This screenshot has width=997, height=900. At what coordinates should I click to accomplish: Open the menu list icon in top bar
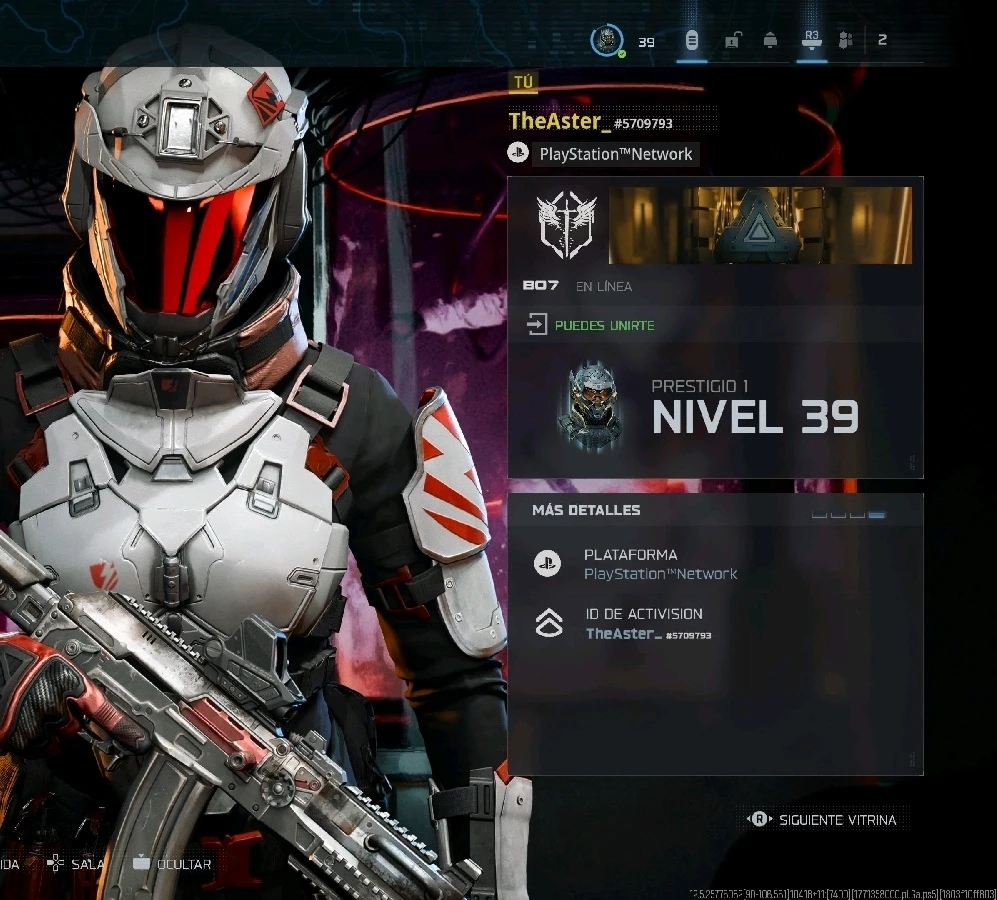pyautogui.click(x=691, y=41)
